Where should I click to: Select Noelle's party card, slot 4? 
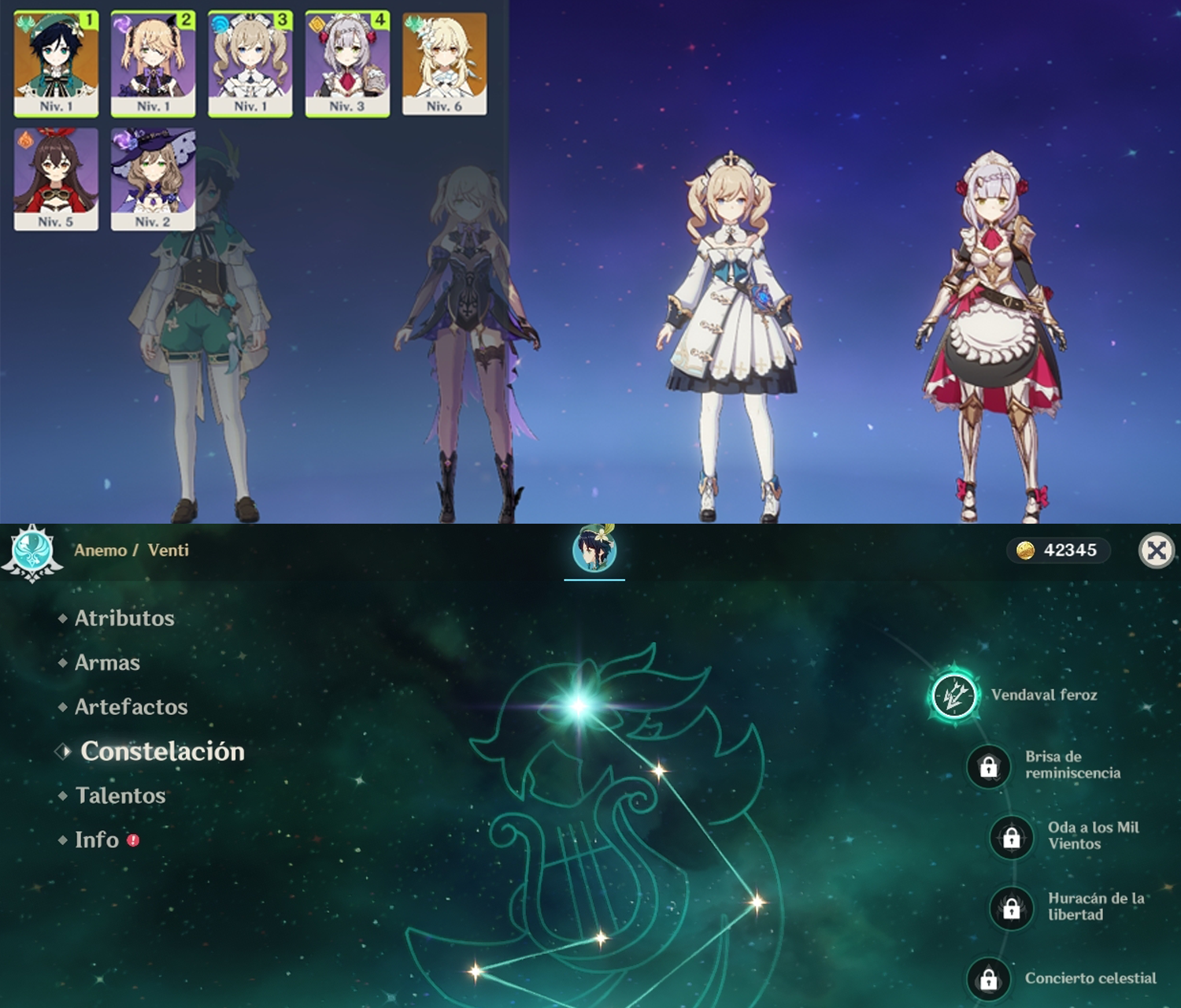[347, 64]
